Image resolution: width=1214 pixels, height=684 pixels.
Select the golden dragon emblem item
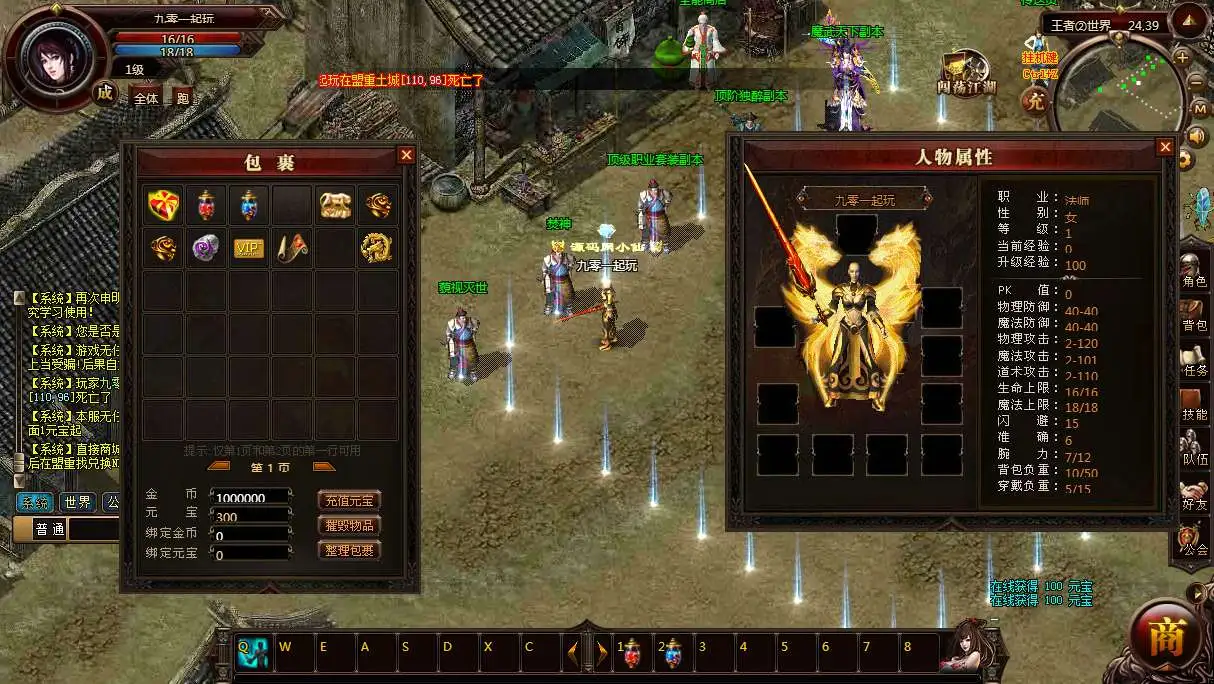coord(378,248)
